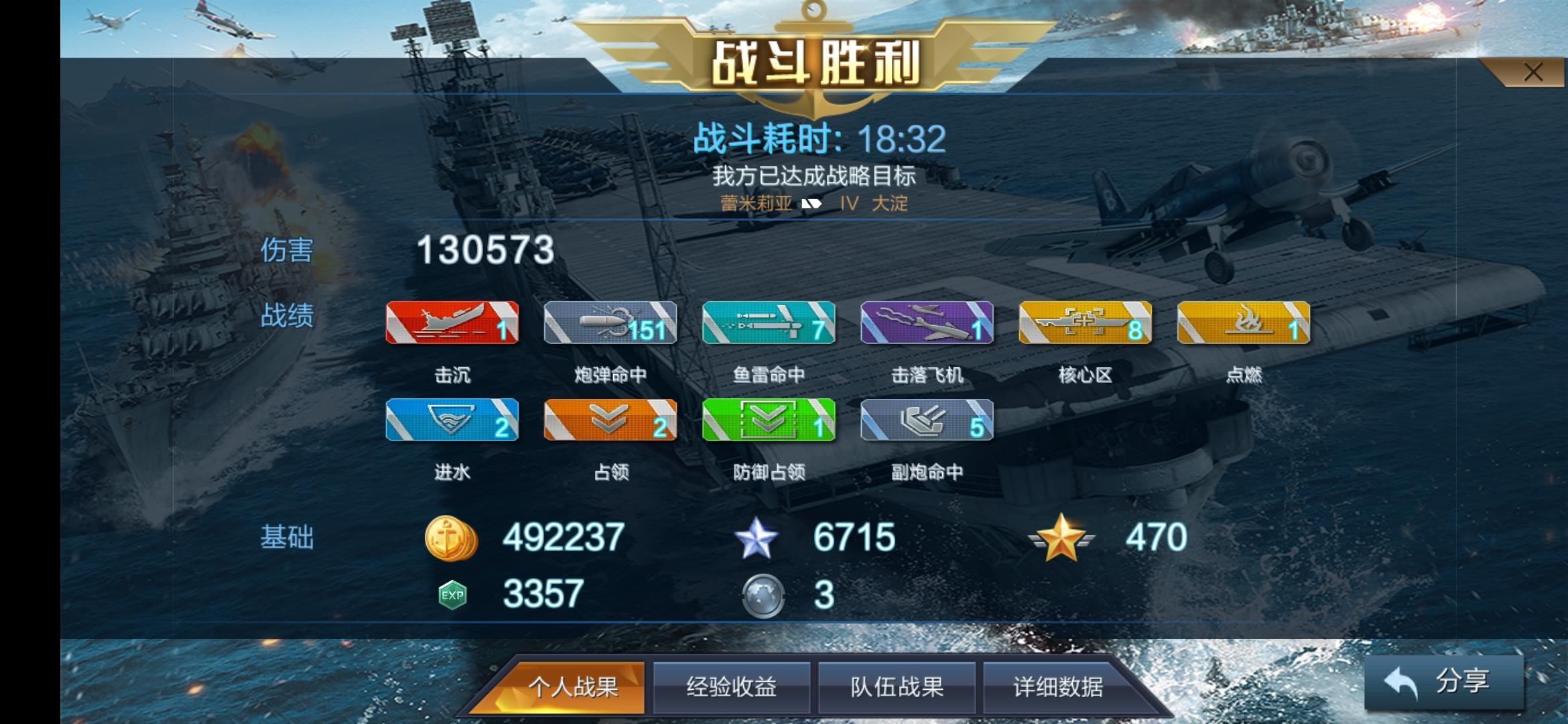Screen dimensions: 1568x724
Task: Select the 防御占领 defense capture icon
Action: coord(769,420)
